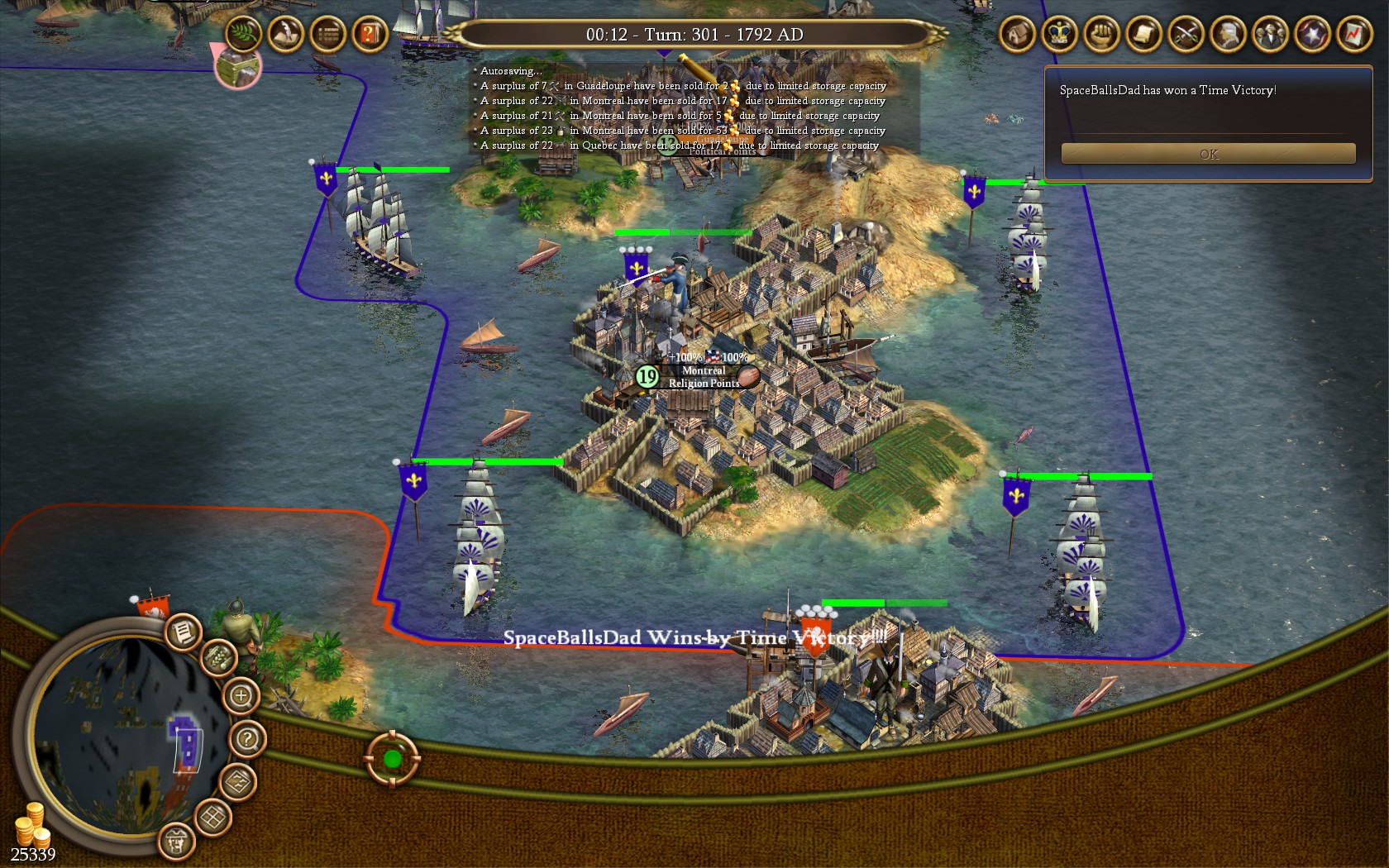Image resolution: width=1389 pixels, height=868 pixels.
Task: Click OK on the Time Victory dialog
Action: pos(1208,153)
